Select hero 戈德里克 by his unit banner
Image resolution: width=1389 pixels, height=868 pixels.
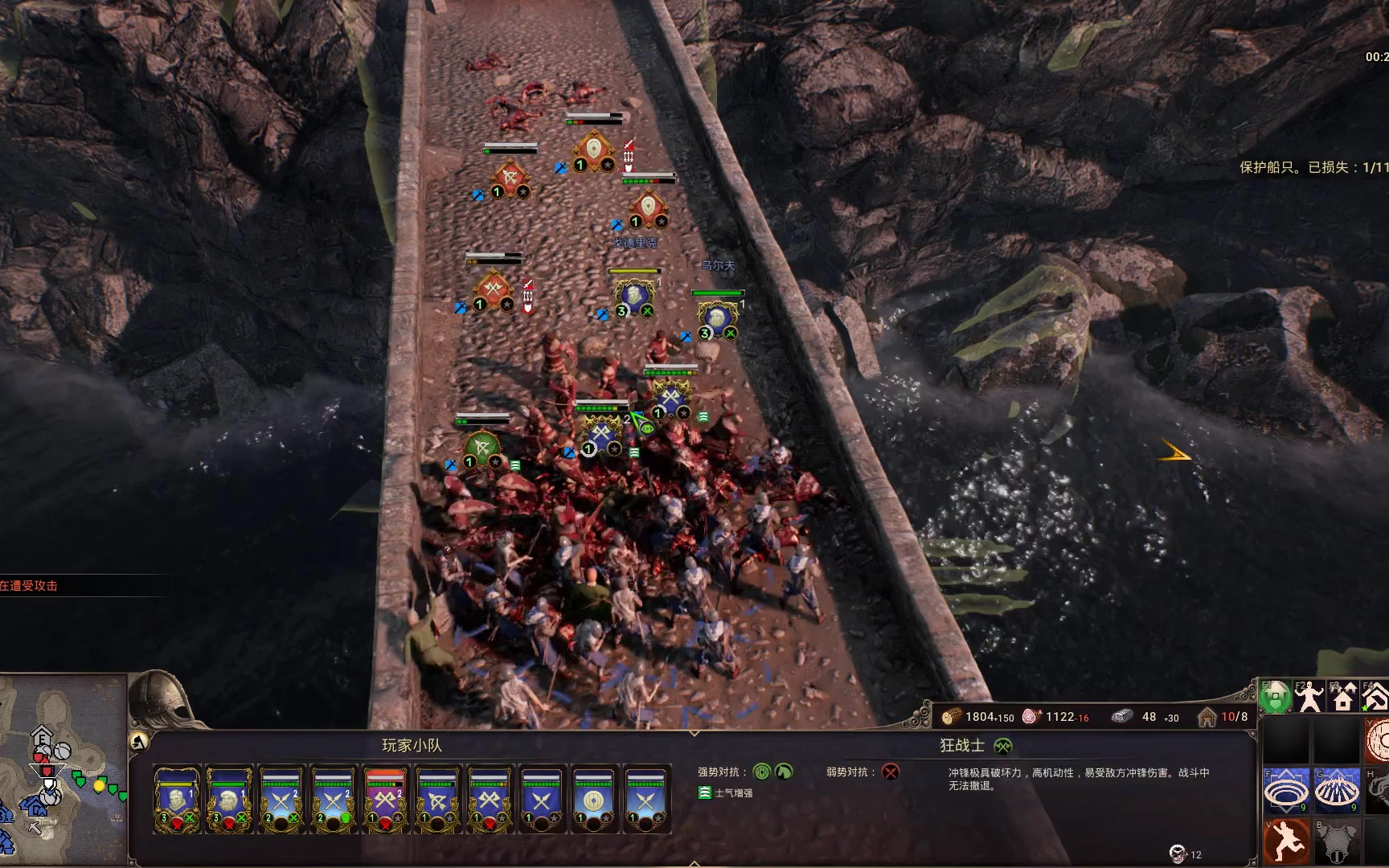tap(634, 297)
